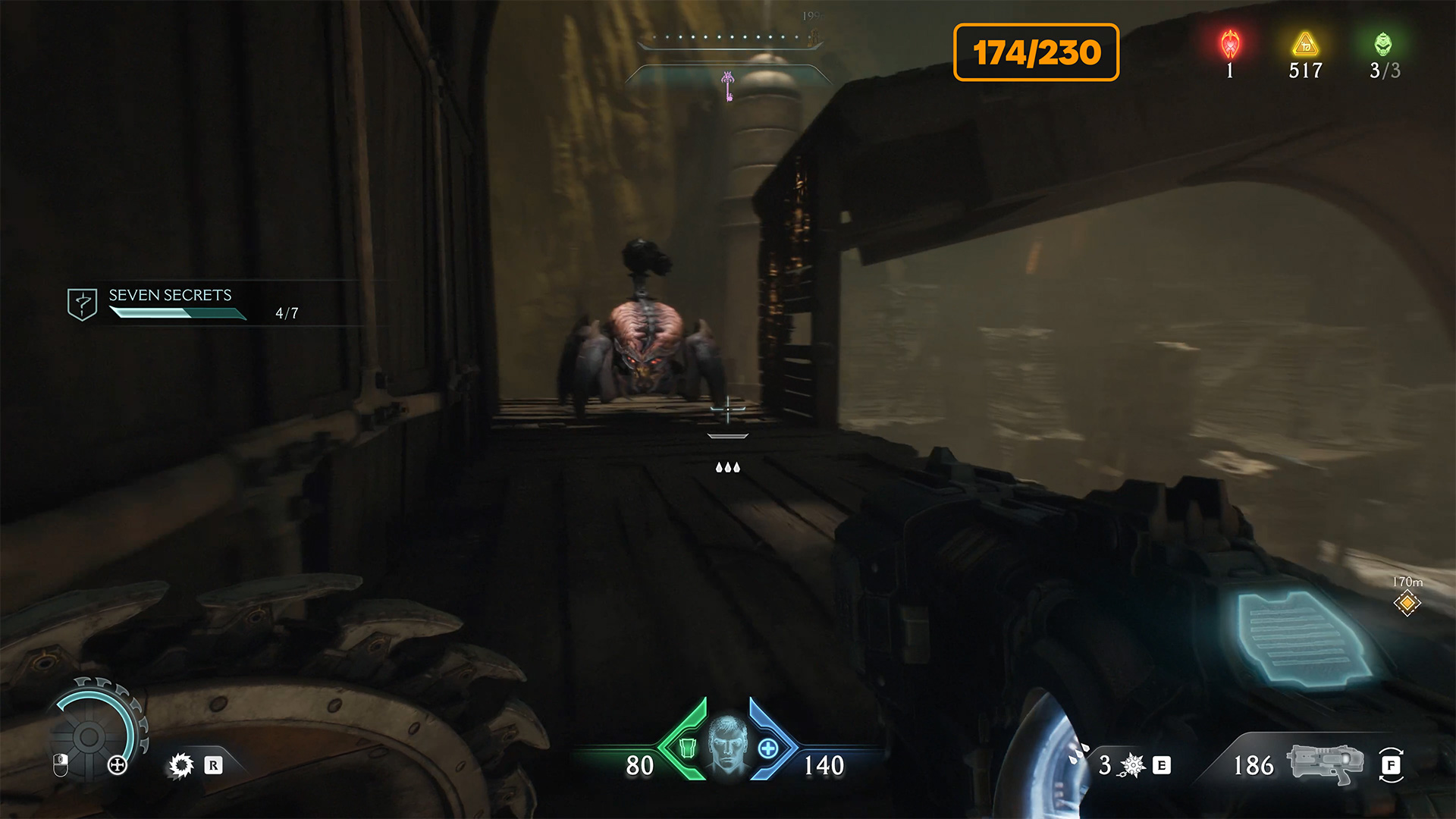The image size is (1456, 819).
Task: Activate the spiked shield rune icon
Action: (181, 765)
